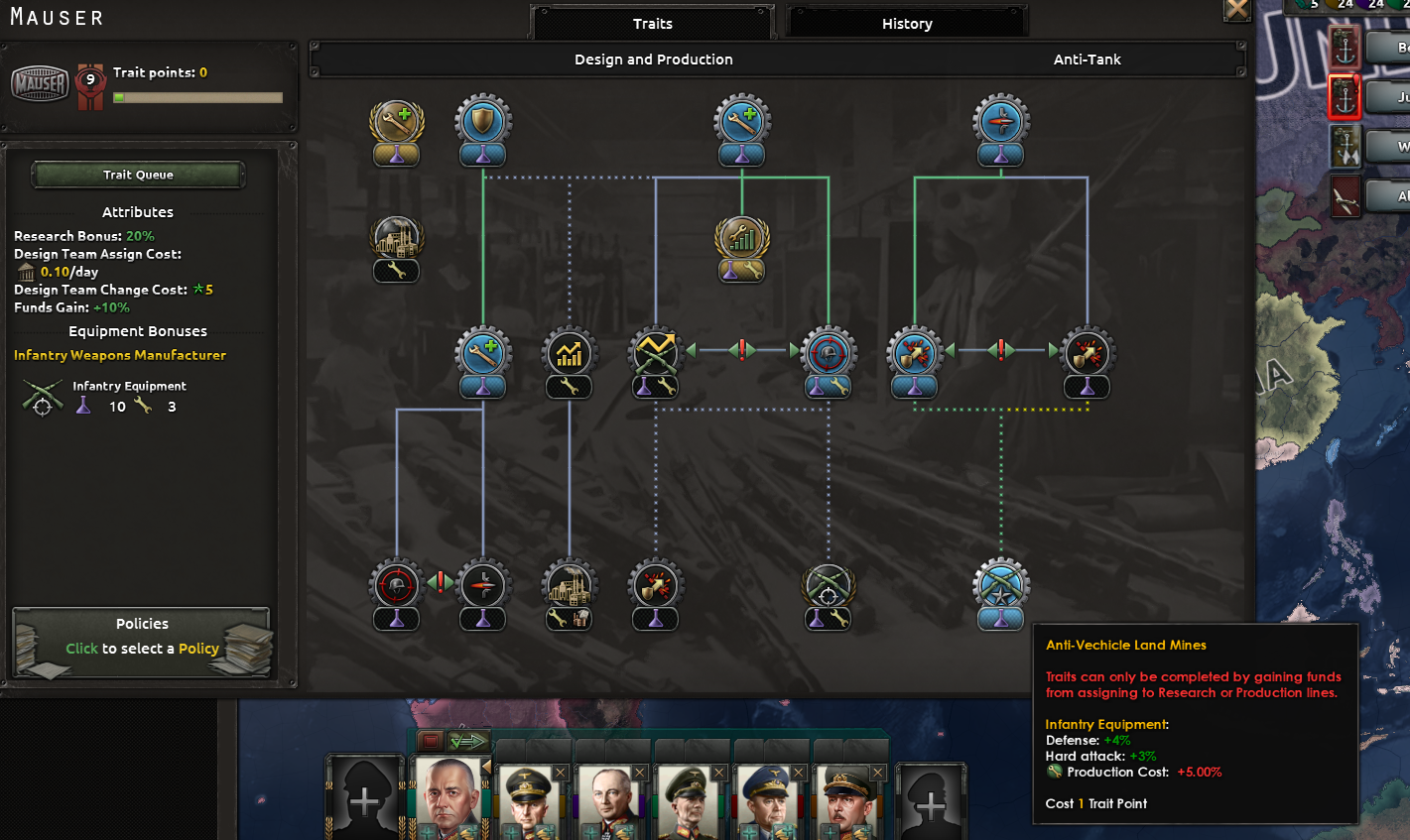Select the golden laurel wrench trait top-left
Image resolution: width=1410 pixels, height=840 pixels.
click(x=396, y=119)
